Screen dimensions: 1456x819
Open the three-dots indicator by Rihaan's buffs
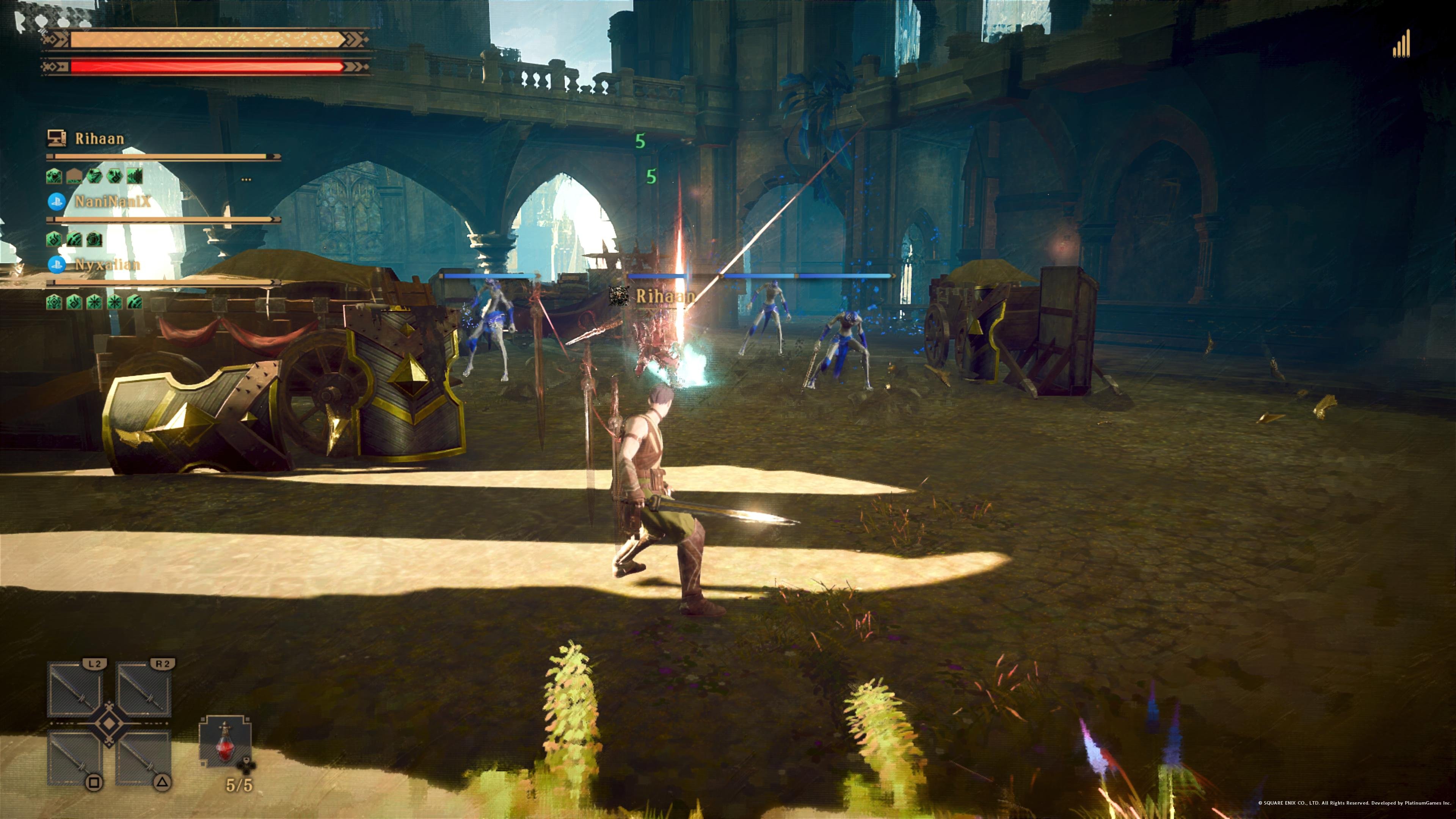(x=246, y=180)
